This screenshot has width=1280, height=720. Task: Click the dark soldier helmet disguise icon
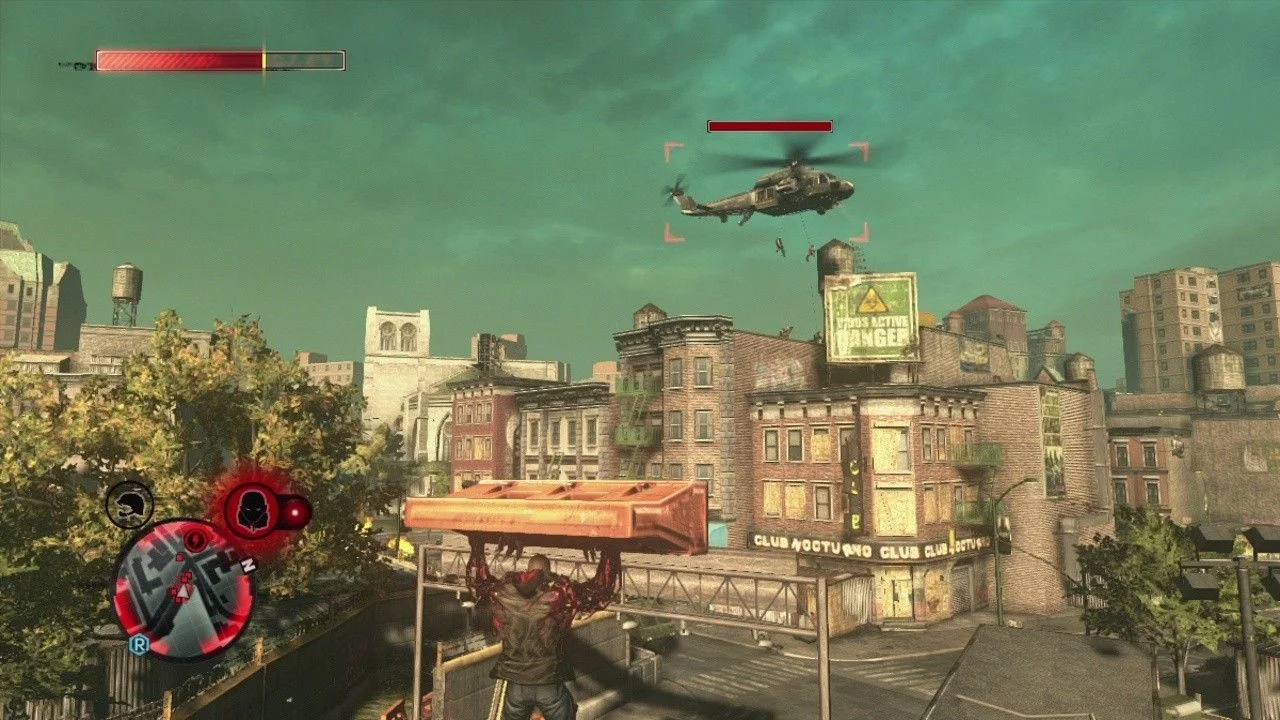tap(129, 504)
